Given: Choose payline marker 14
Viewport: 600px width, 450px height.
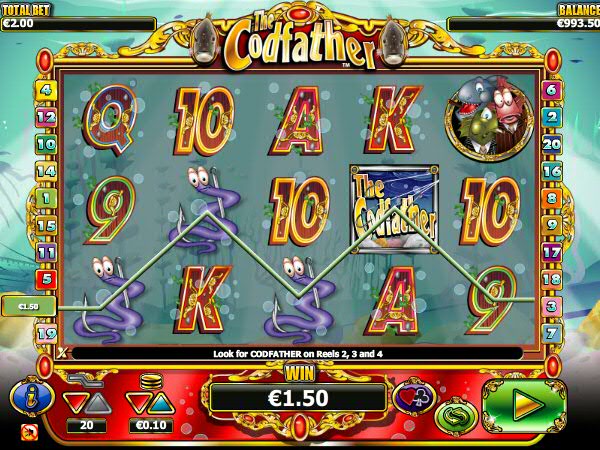Looking at the screenshot, I should coord(45,171).
